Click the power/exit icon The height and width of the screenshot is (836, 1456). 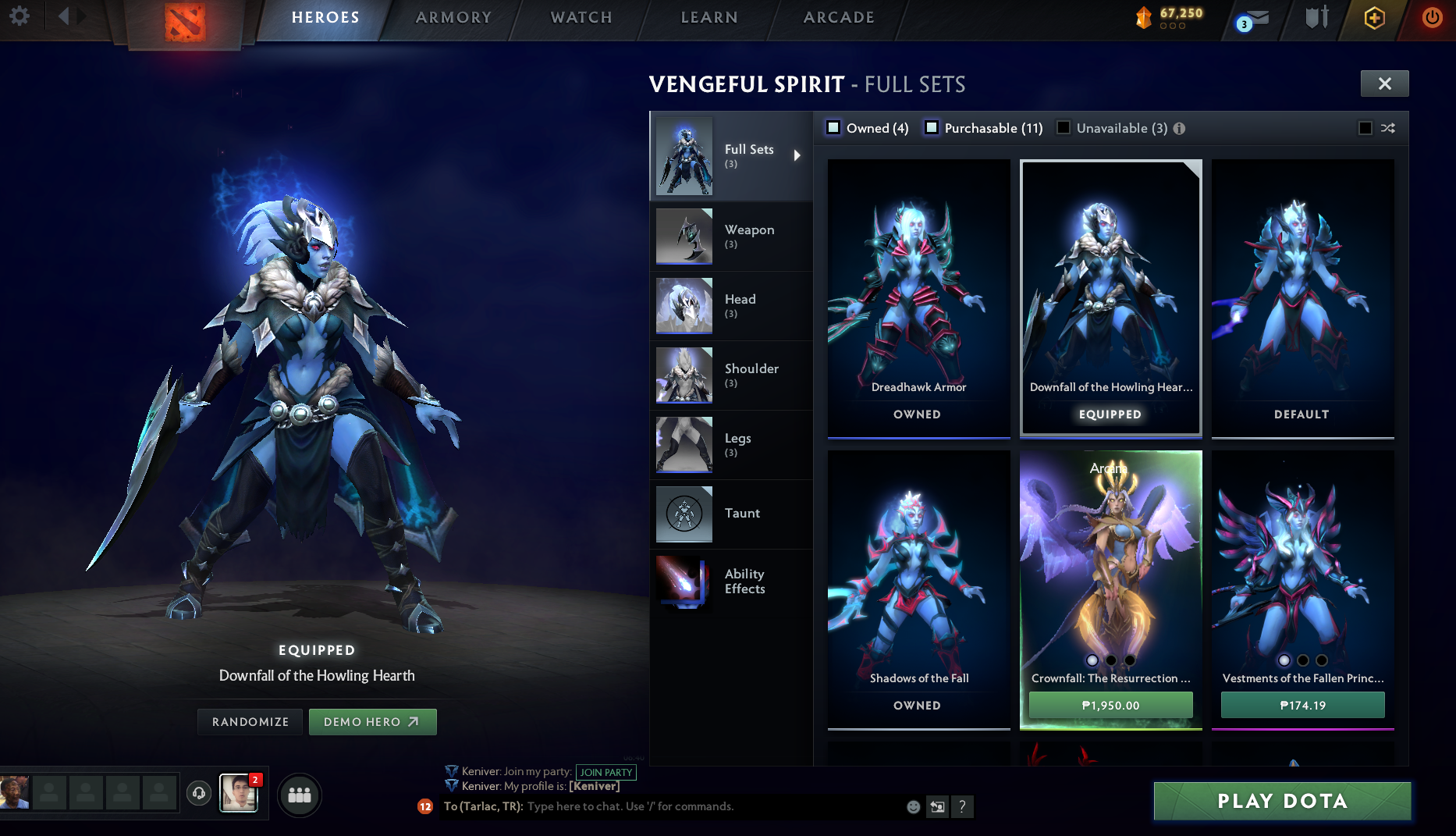(1431, 19)
